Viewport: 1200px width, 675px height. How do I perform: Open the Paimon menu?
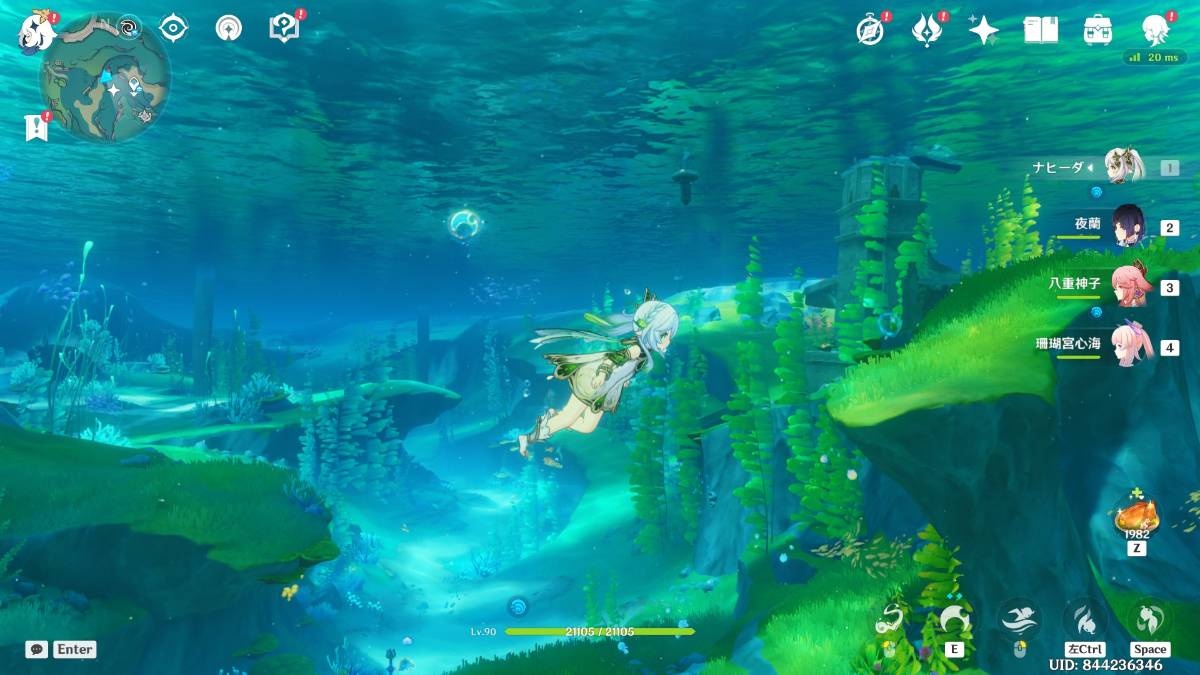37,32
